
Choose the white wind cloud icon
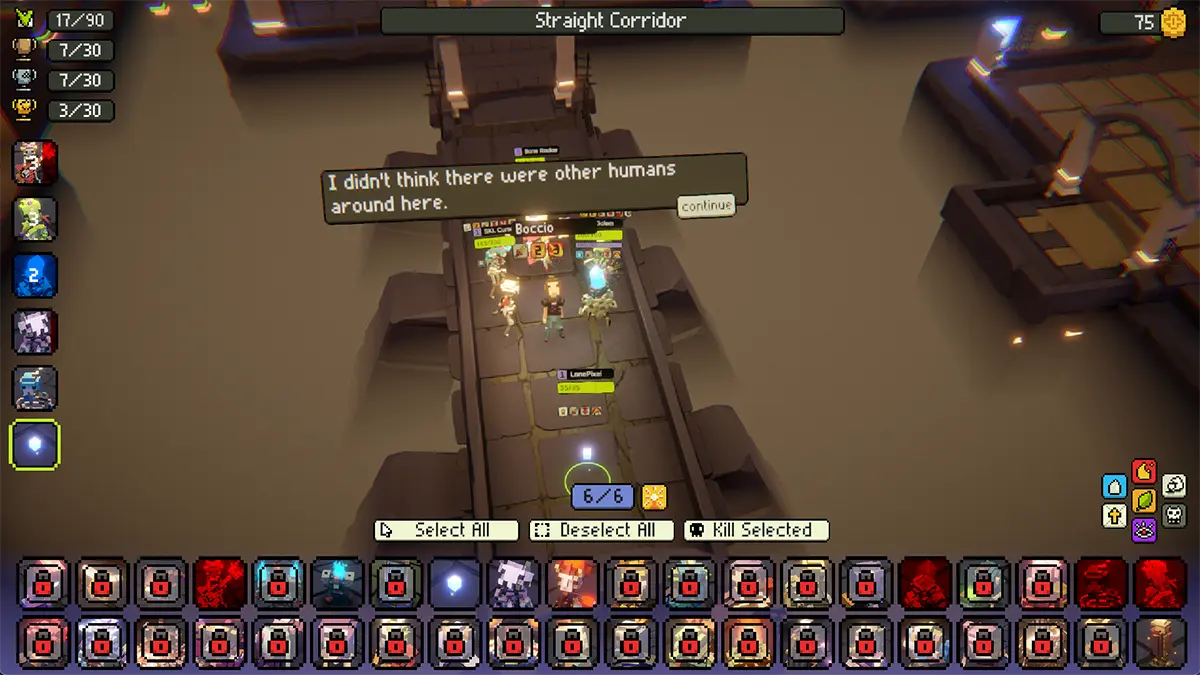tap(1174, 487)
